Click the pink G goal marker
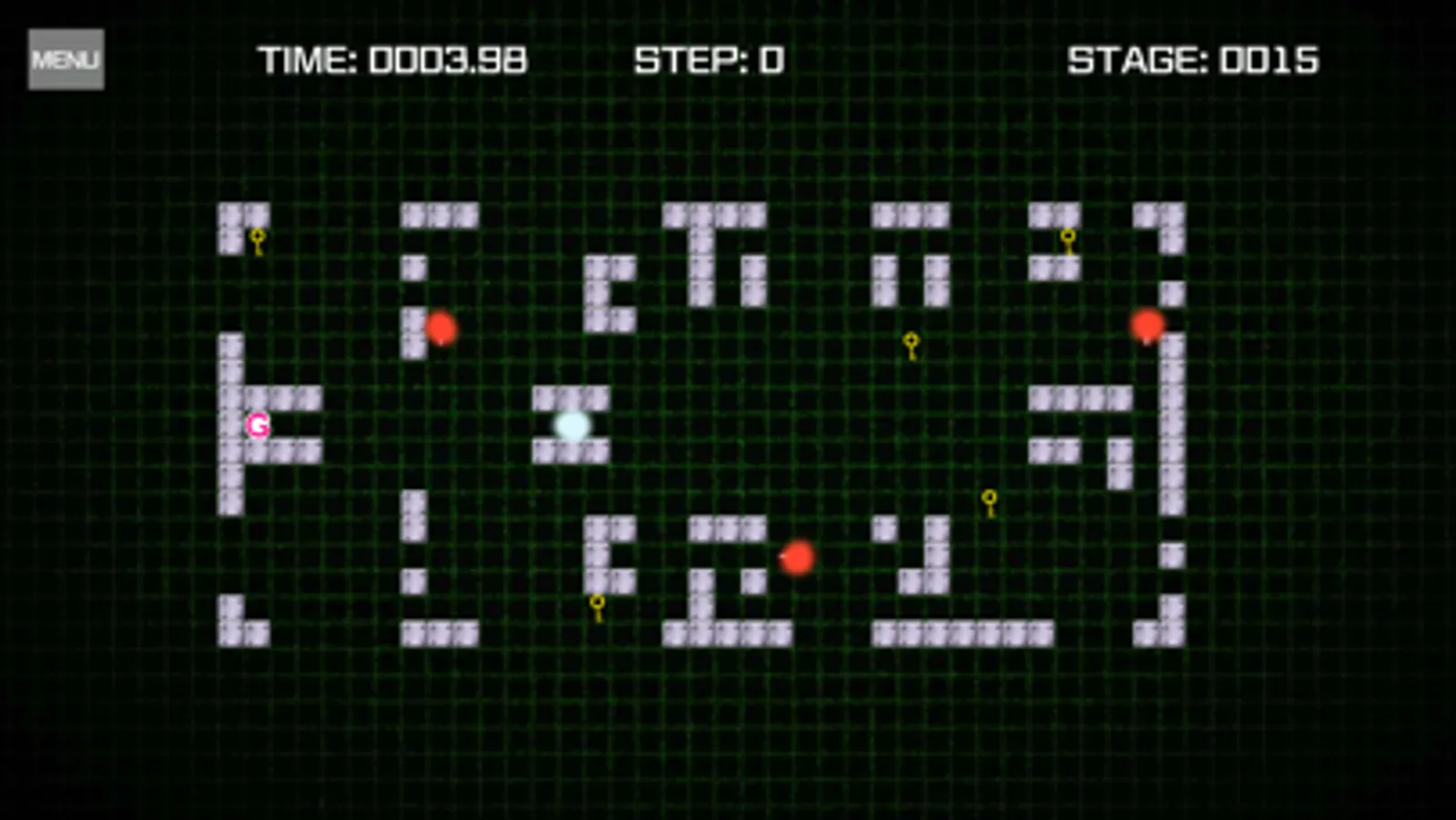This screenshot has height=820, width=1456. (x=257, y=424)
